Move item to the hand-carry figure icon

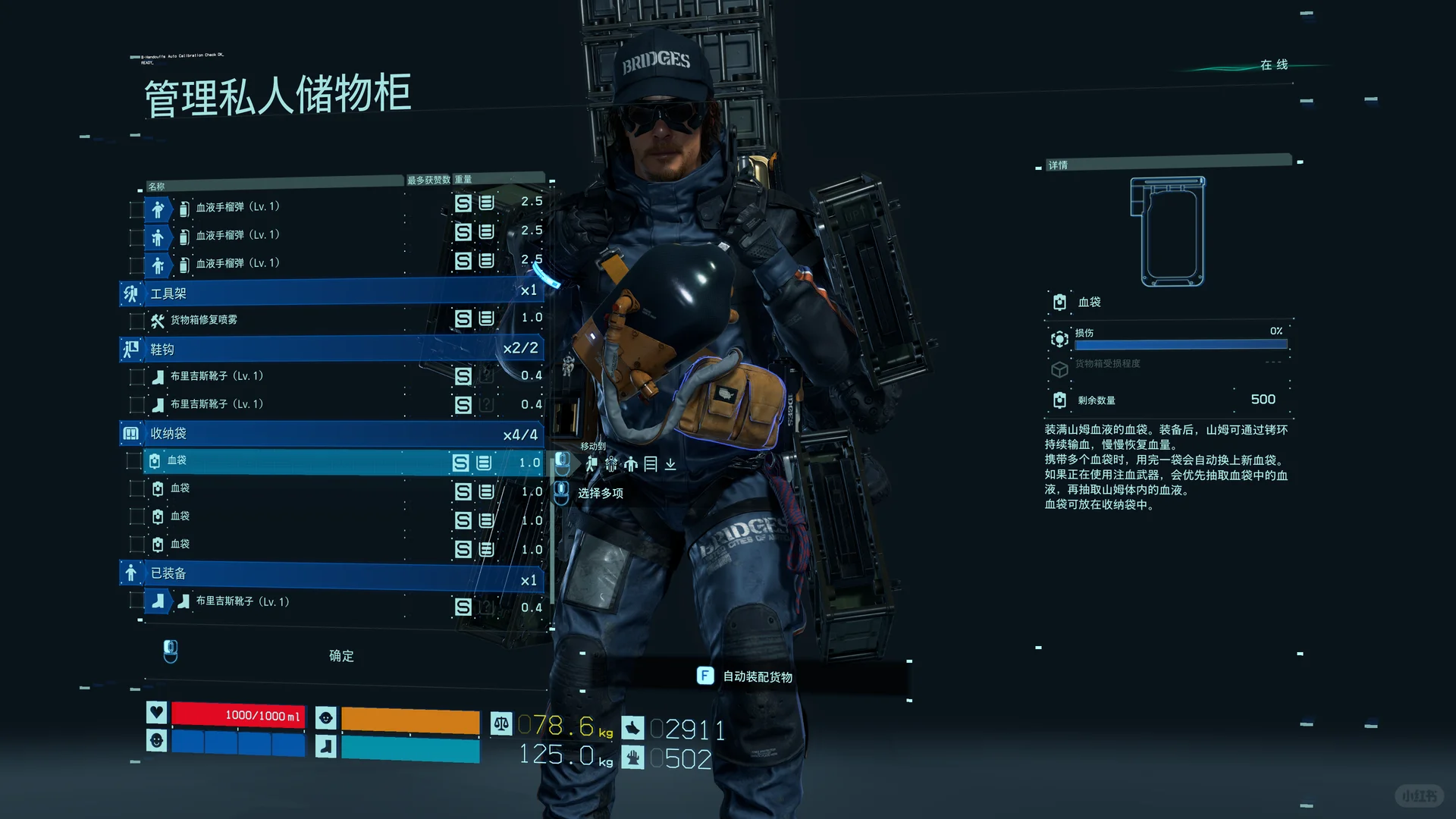coord(631,464)
